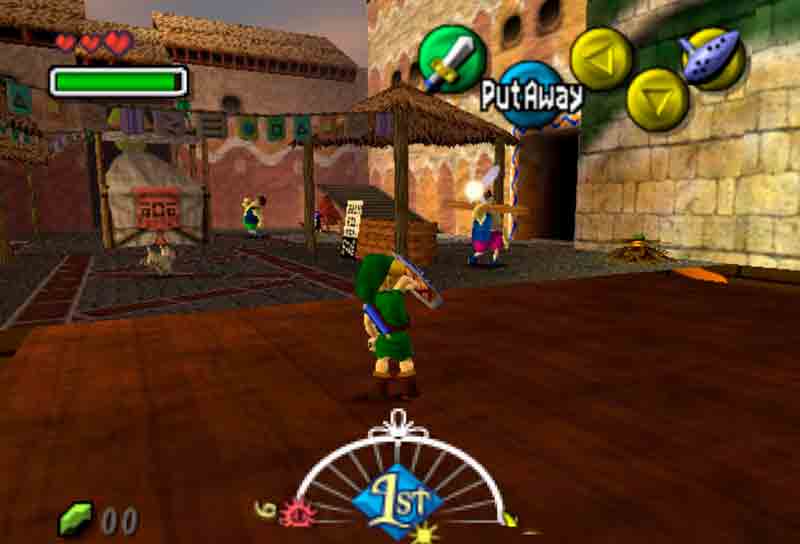Click the blue Put Away action button
800x544 pixels.
click(530, 95)
